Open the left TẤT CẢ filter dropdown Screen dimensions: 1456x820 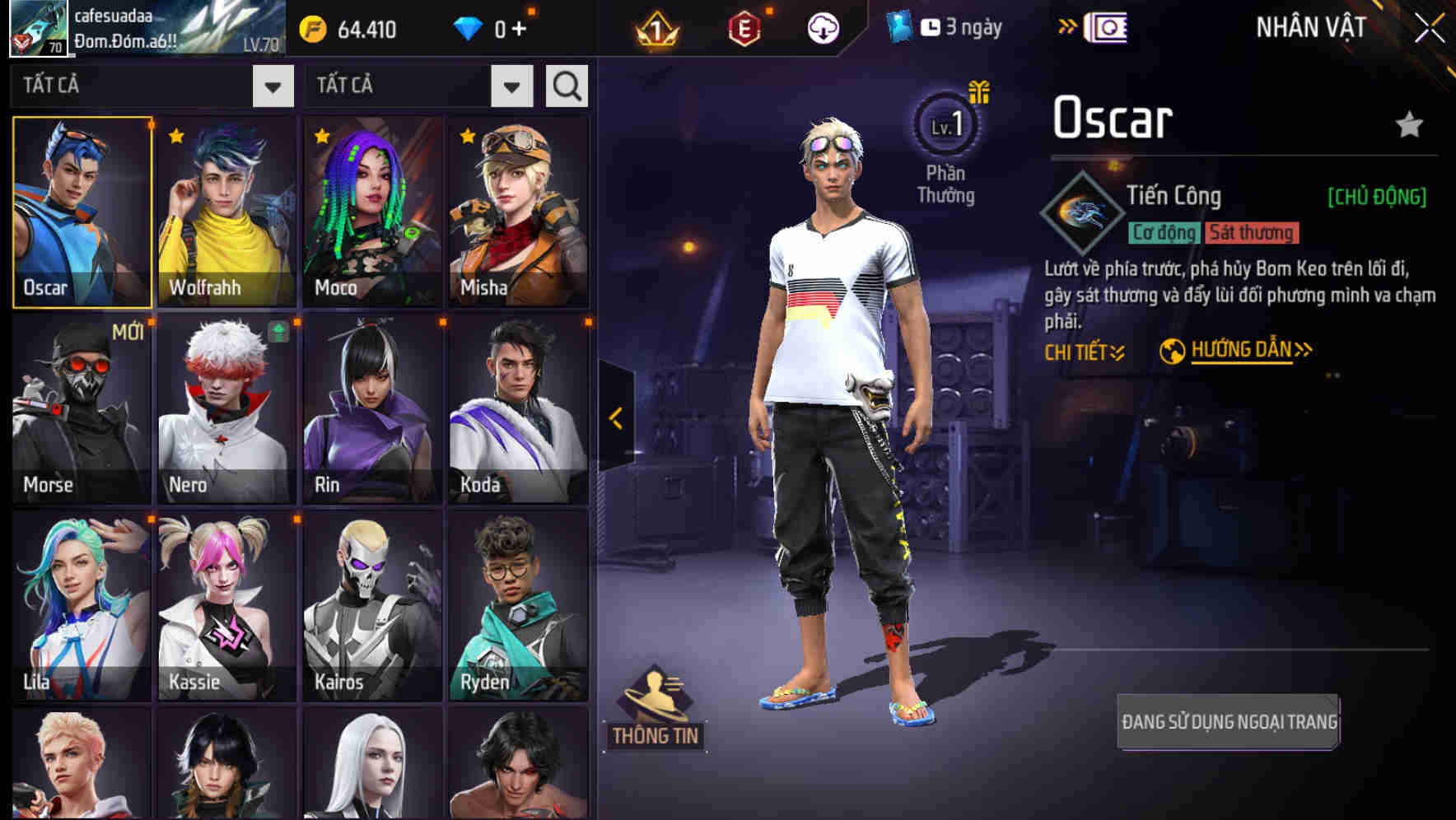point(272,85)
